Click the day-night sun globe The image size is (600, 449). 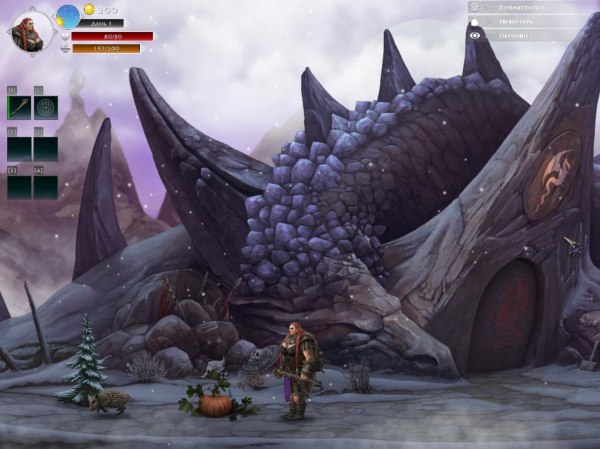tap(68, 15)
